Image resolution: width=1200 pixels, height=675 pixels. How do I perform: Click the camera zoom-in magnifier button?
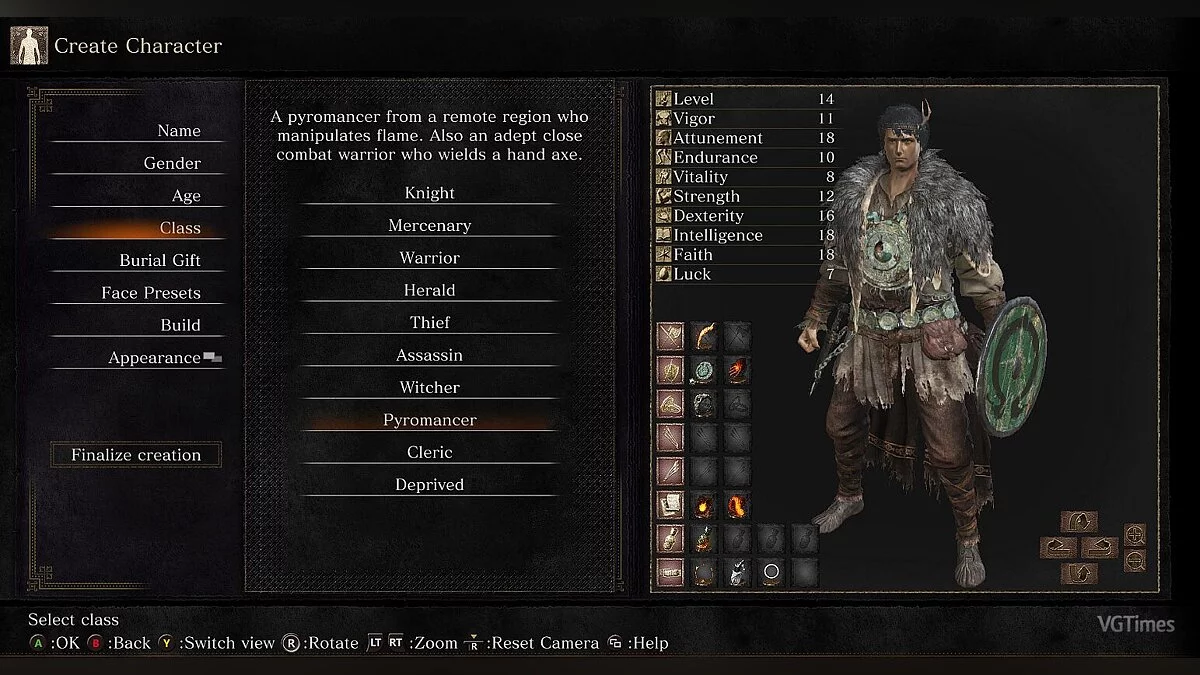point(1134,535)
